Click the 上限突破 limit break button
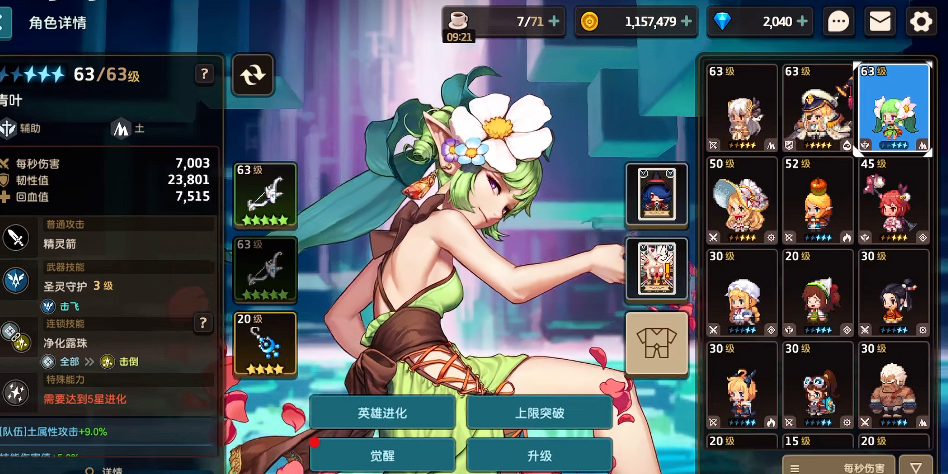Screen dimensions: 948x474 click(x=539, y=412)
